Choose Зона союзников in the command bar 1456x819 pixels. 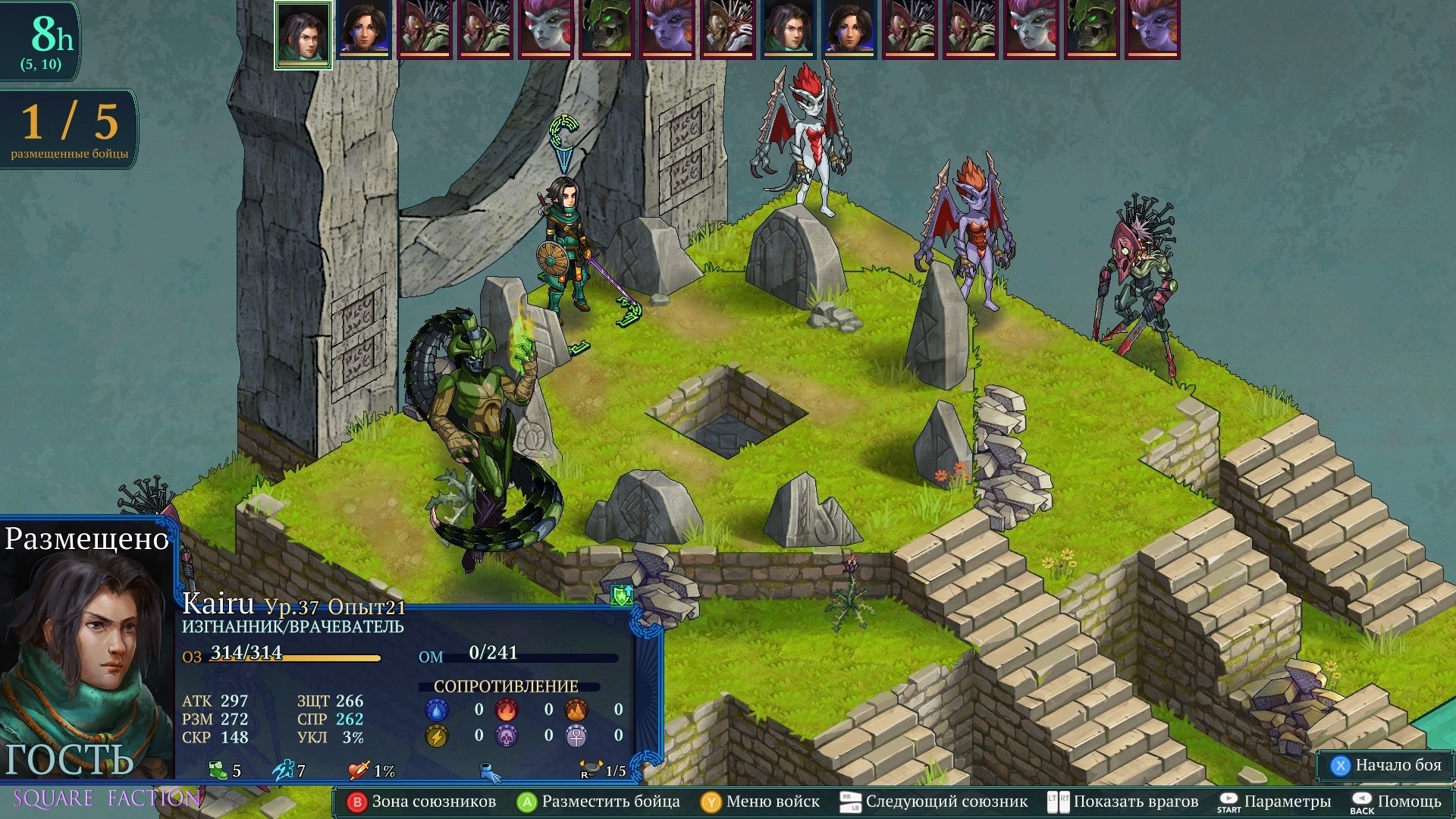coord(422,802)
